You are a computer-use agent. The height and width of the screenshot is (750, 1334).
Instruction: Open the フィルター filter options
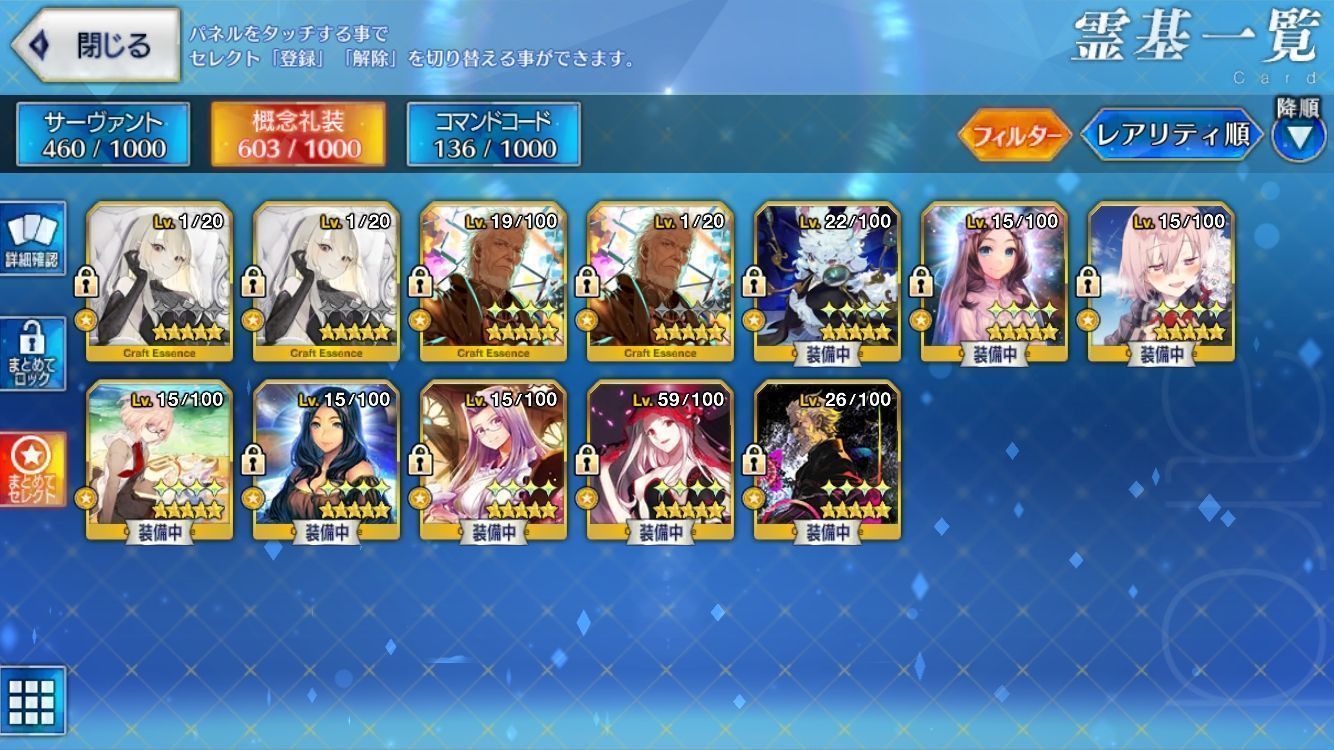(1014, 136)
